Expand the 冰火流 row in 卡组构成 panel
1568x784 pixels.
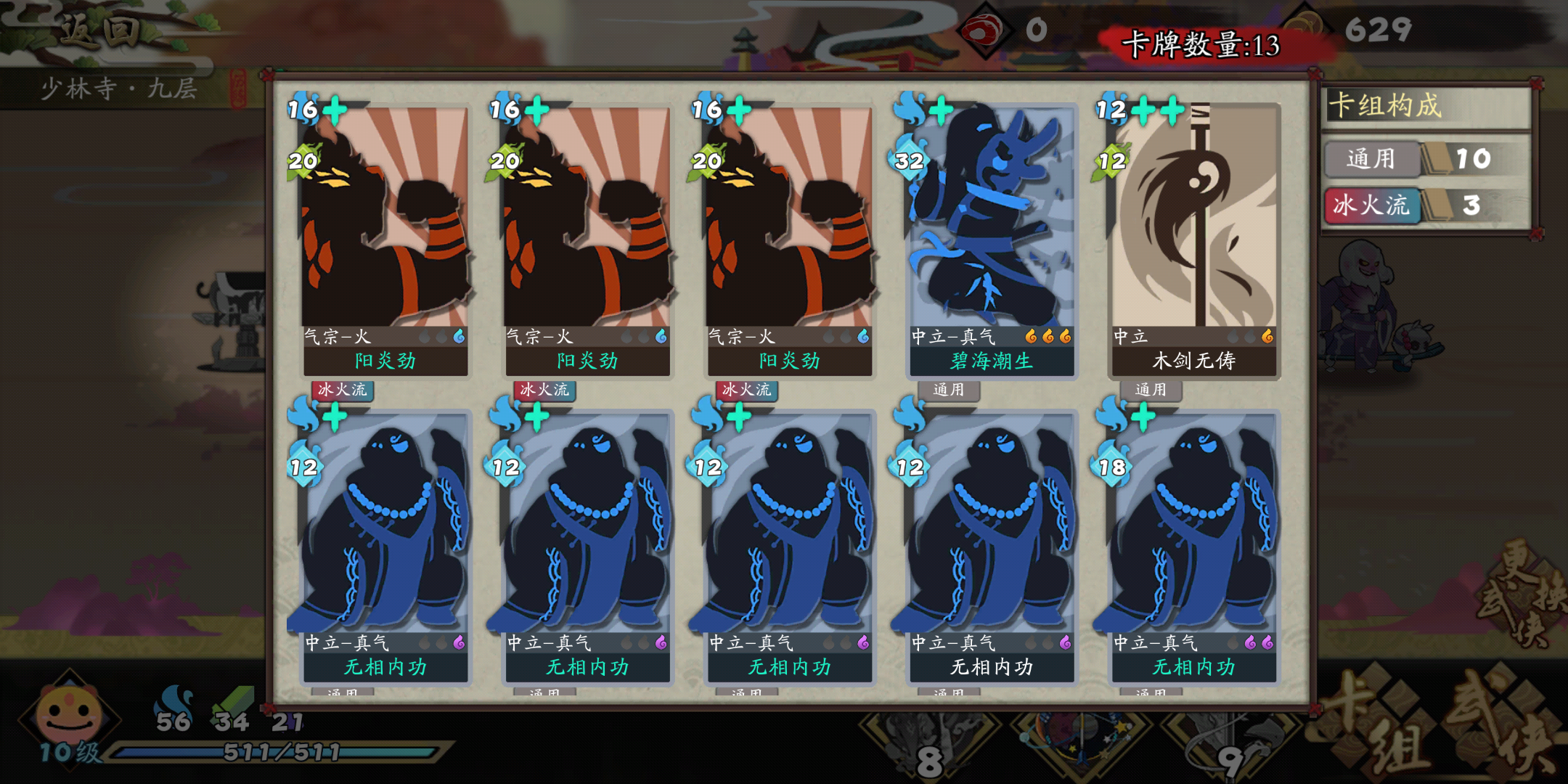tap(1371, 205)
